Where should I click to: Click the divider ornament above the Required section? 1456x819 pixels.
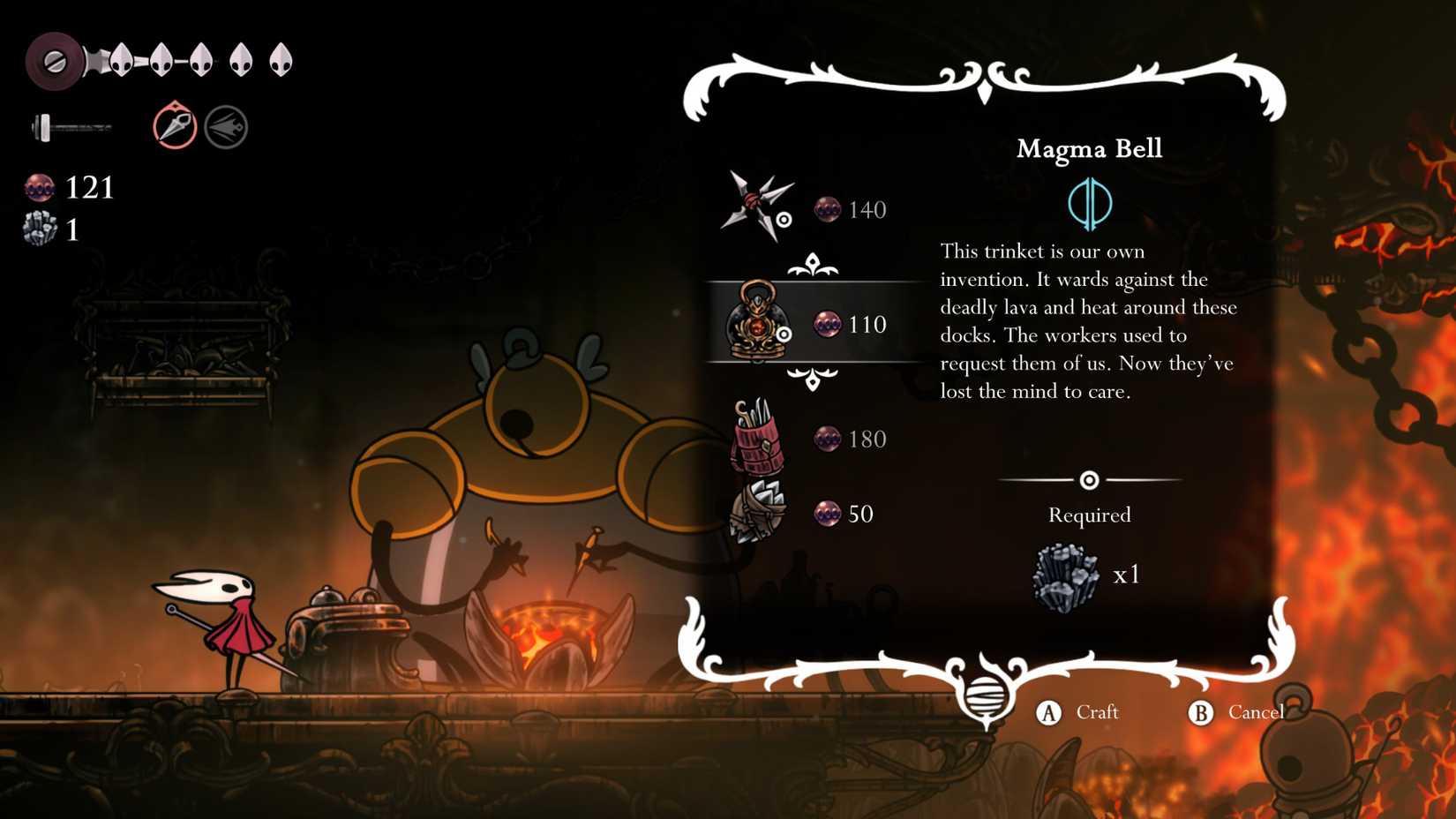click(1090, 479)
